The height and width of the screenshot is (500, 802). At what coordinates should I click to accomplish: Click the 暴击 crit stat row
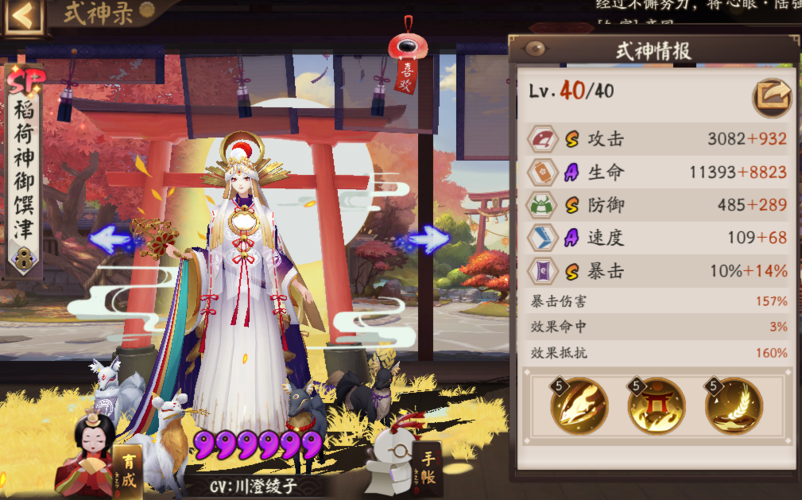pyautogui.click(x=657, y=271)
